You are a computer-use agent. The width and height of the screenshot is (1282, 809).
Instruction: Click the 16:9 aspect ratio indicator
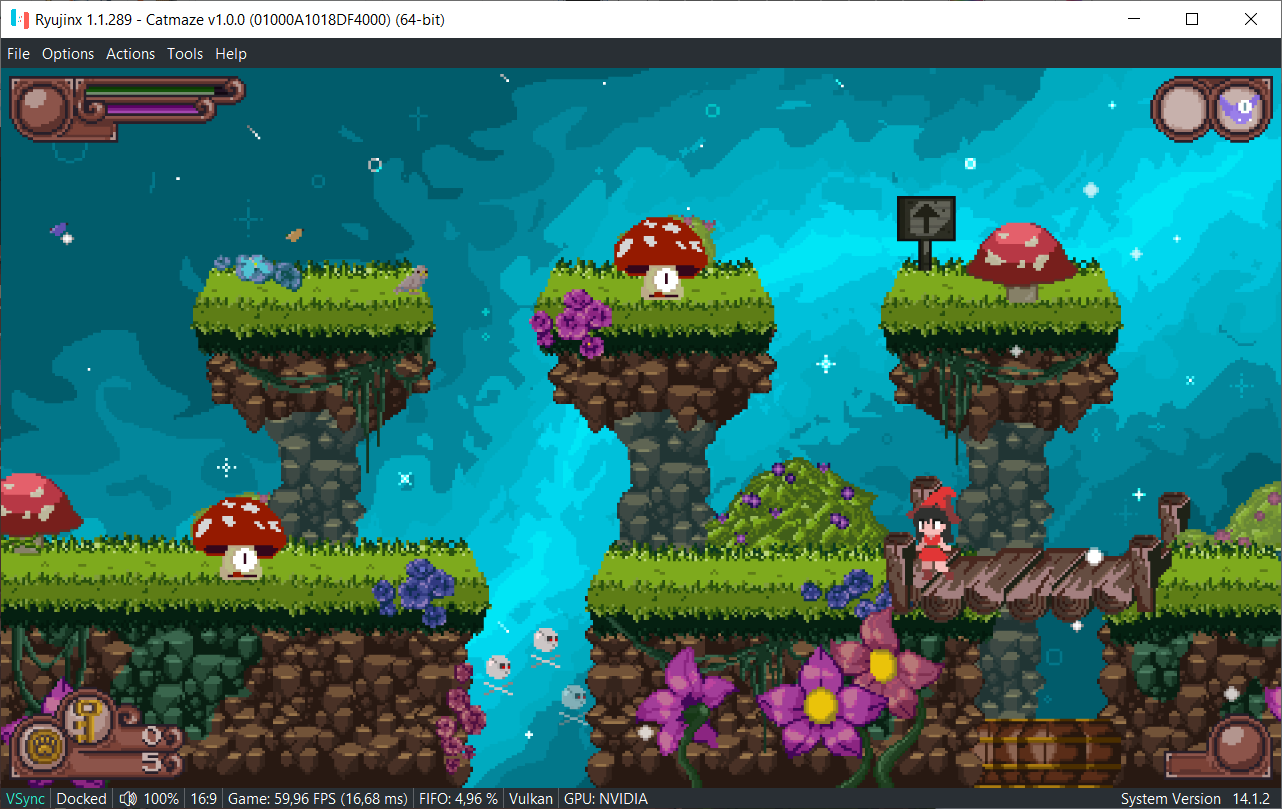tap(203, 798)
